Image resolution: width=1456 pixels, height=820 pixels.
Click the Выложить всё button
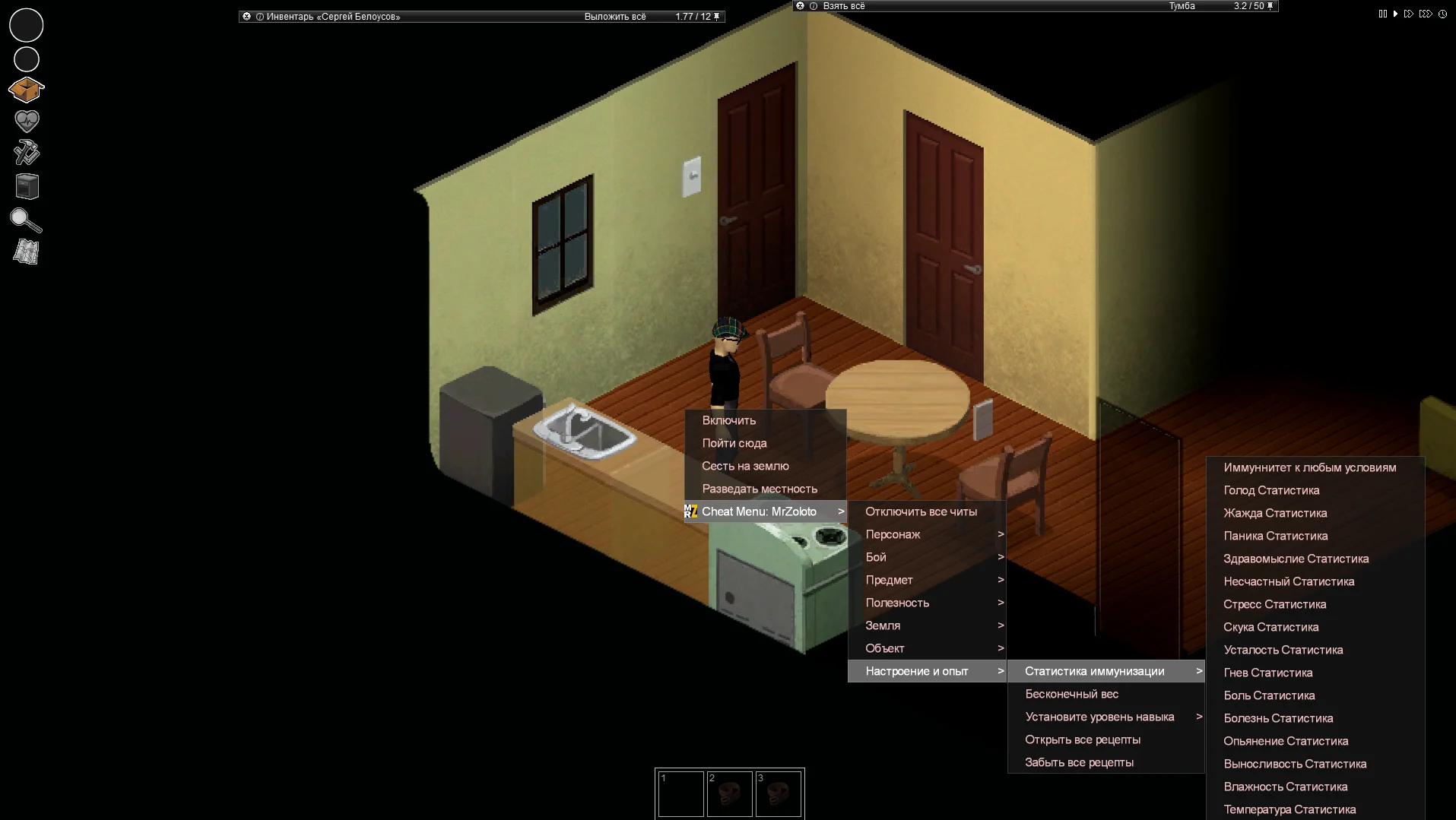tap(614, 16)
